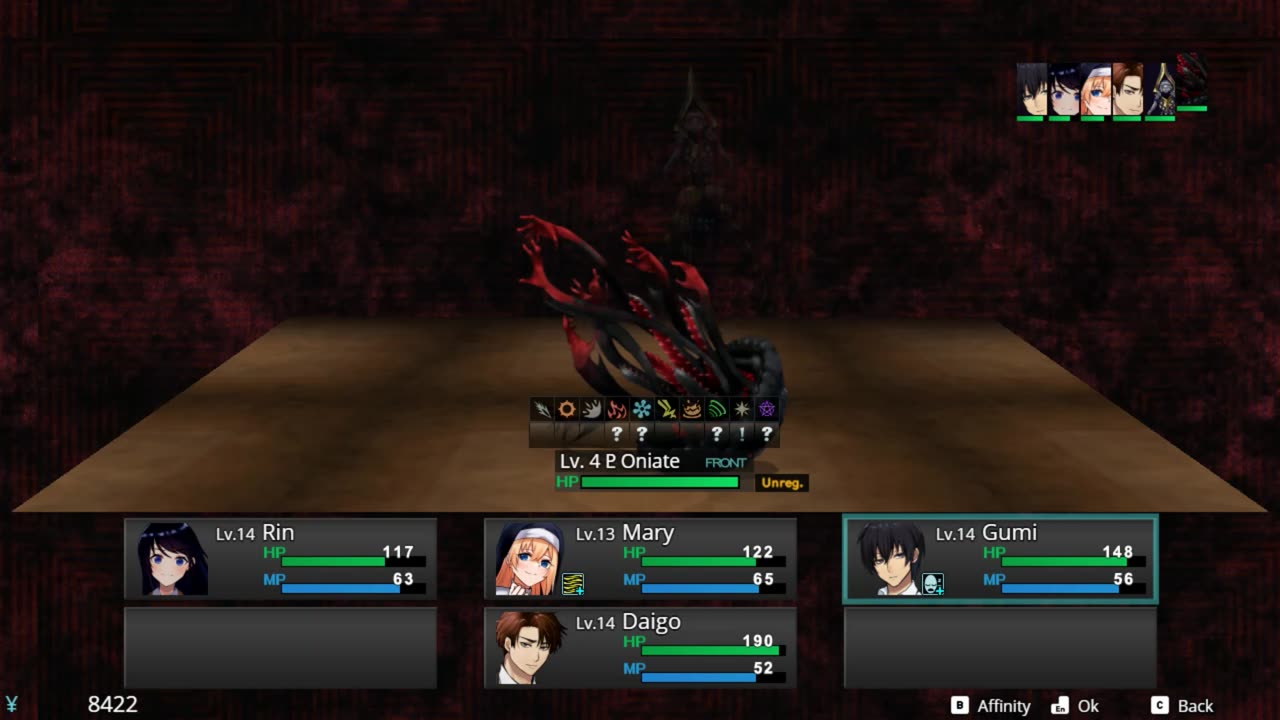The image size is (1280, 720).
Task: Select Rin's party panel
Action: 280,558
